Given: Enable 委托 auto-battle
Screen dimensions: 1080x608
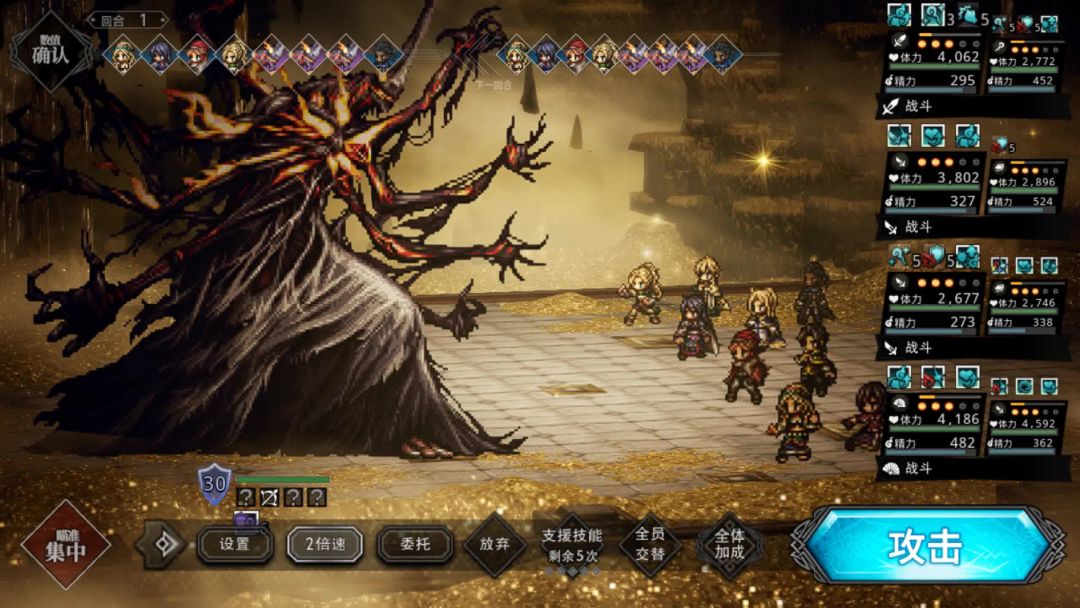Looking at the screenshot, I should click(415, 545).
